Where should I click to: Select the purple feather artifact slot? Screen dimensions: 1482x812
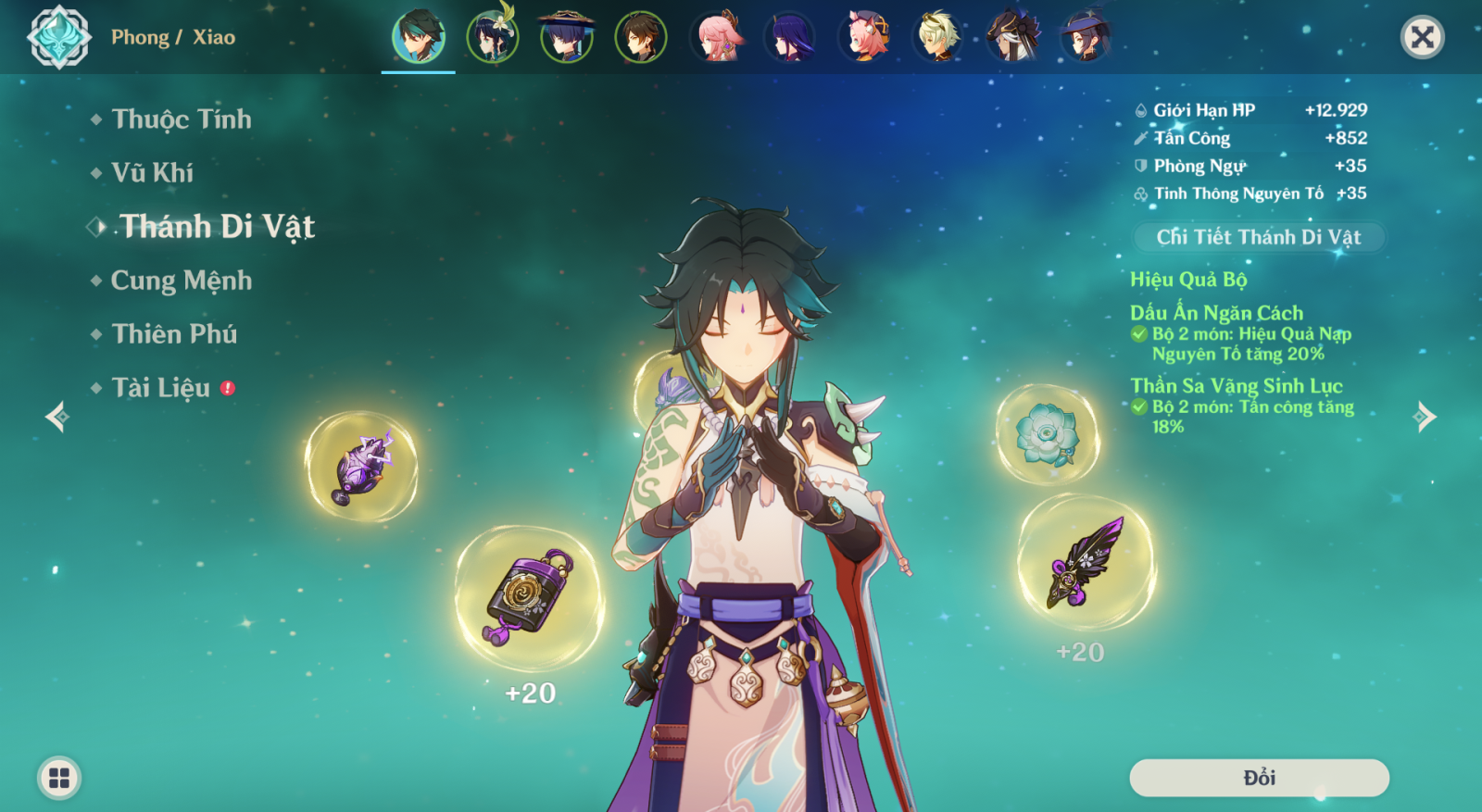(x=1086, y=562)
